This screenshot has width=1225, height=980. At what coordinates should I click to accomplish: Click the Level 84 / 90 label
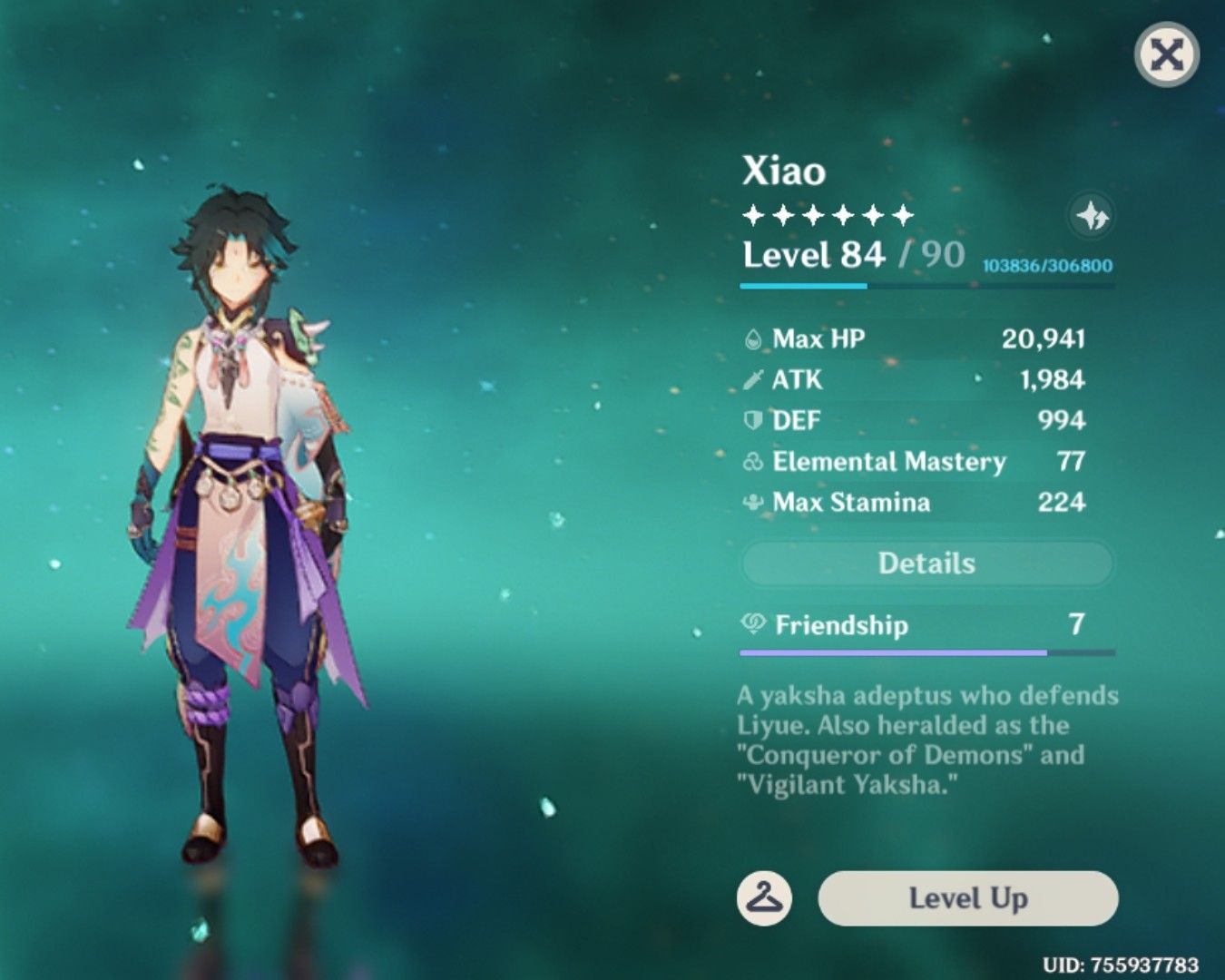[853, 256]
